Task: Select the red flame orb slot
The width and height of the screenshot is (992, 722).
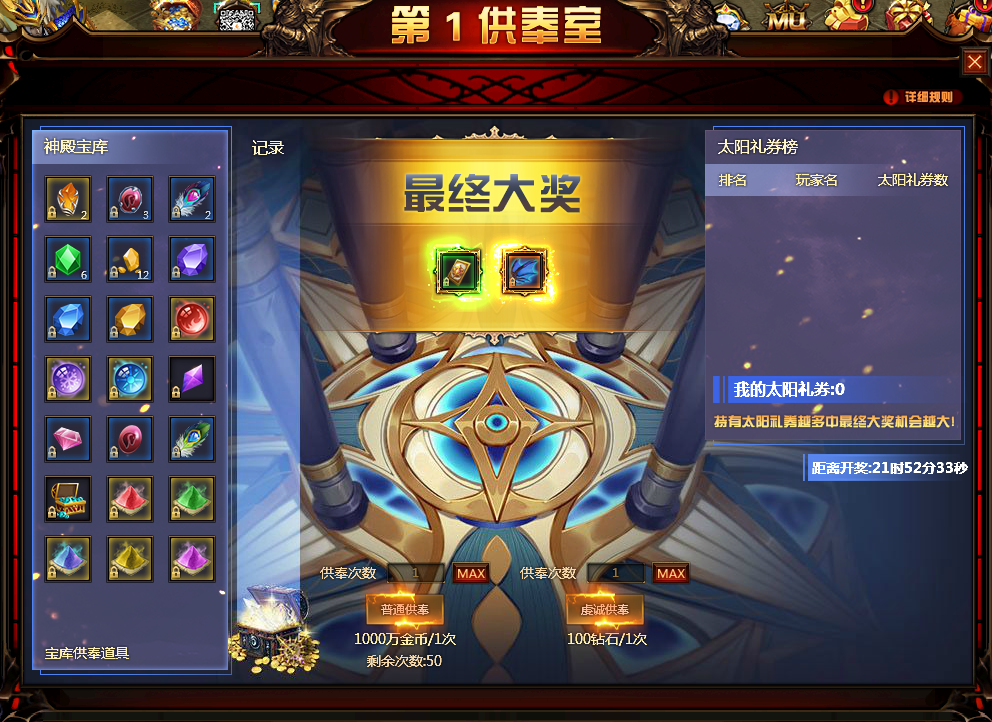Action: pyautogui.click(x=192, y=319)
